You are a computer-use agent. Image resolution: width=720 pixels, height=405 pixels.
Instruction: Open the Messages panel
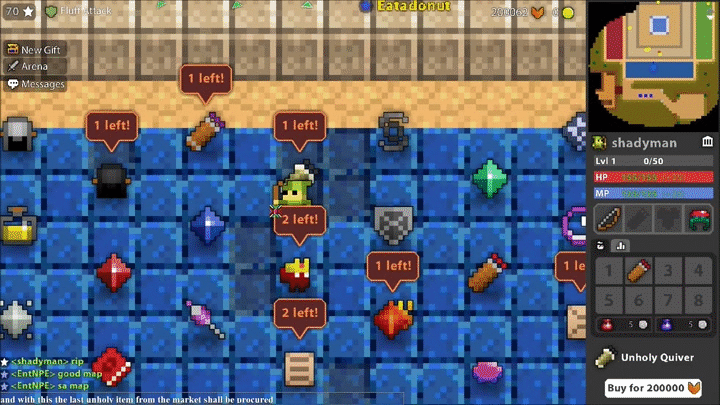click(36, 84)
